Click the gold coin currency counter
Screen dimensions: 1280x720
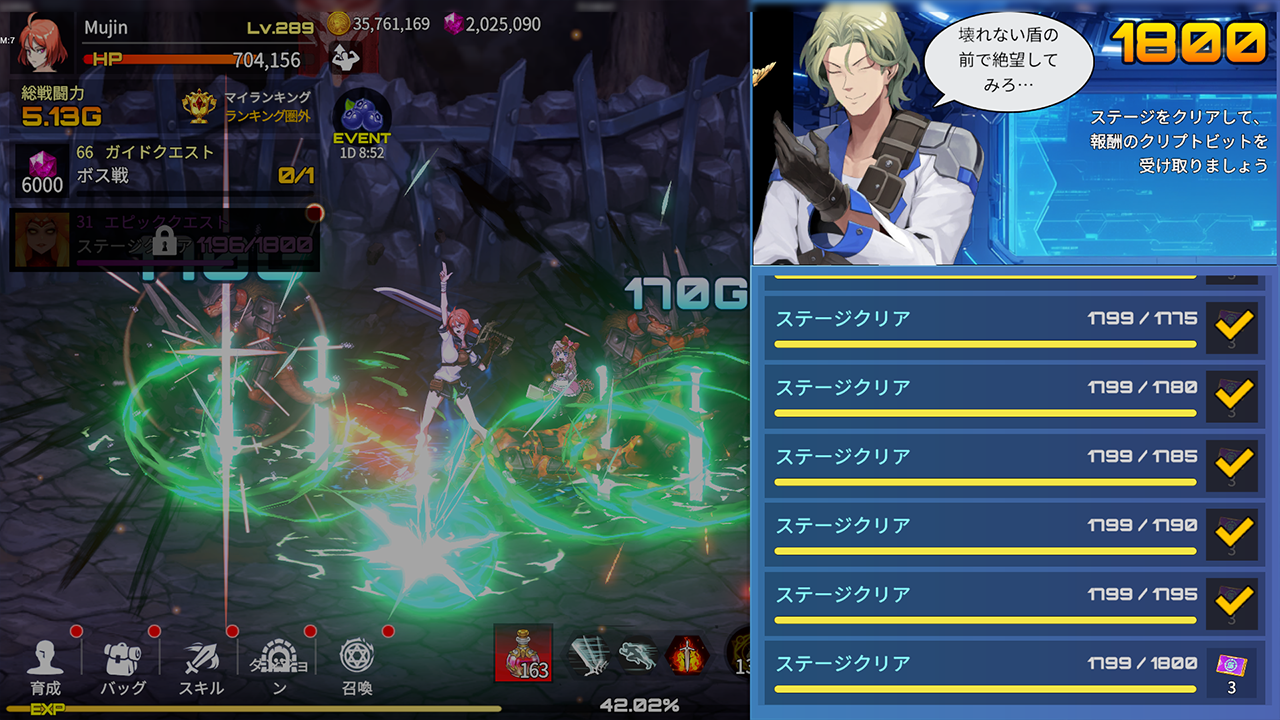[380, 24]
